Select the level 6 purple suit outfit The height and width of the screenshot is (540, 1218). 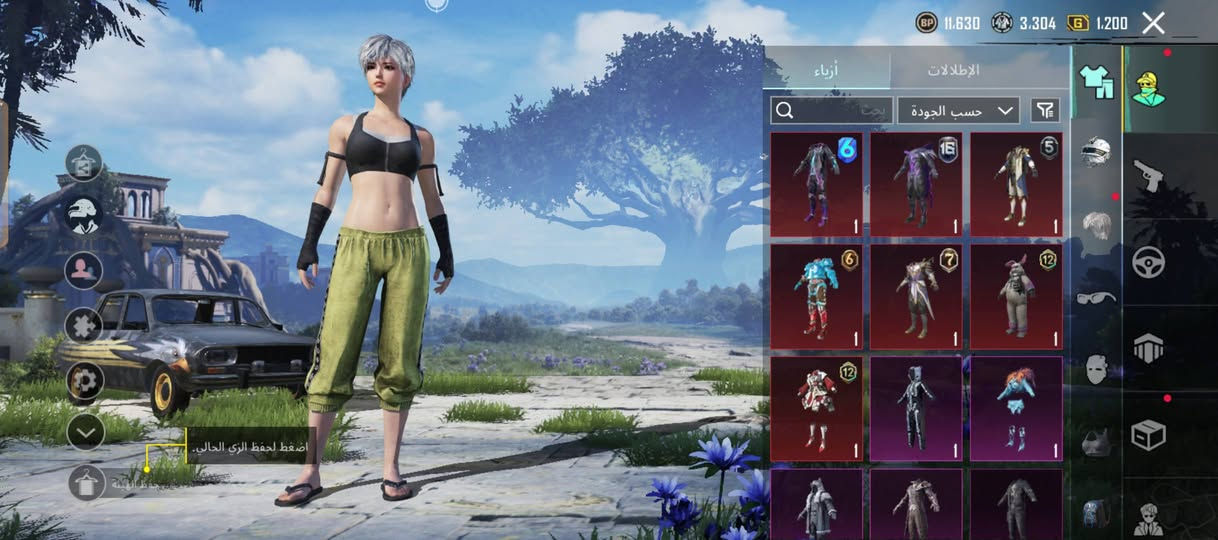point(817,184)
